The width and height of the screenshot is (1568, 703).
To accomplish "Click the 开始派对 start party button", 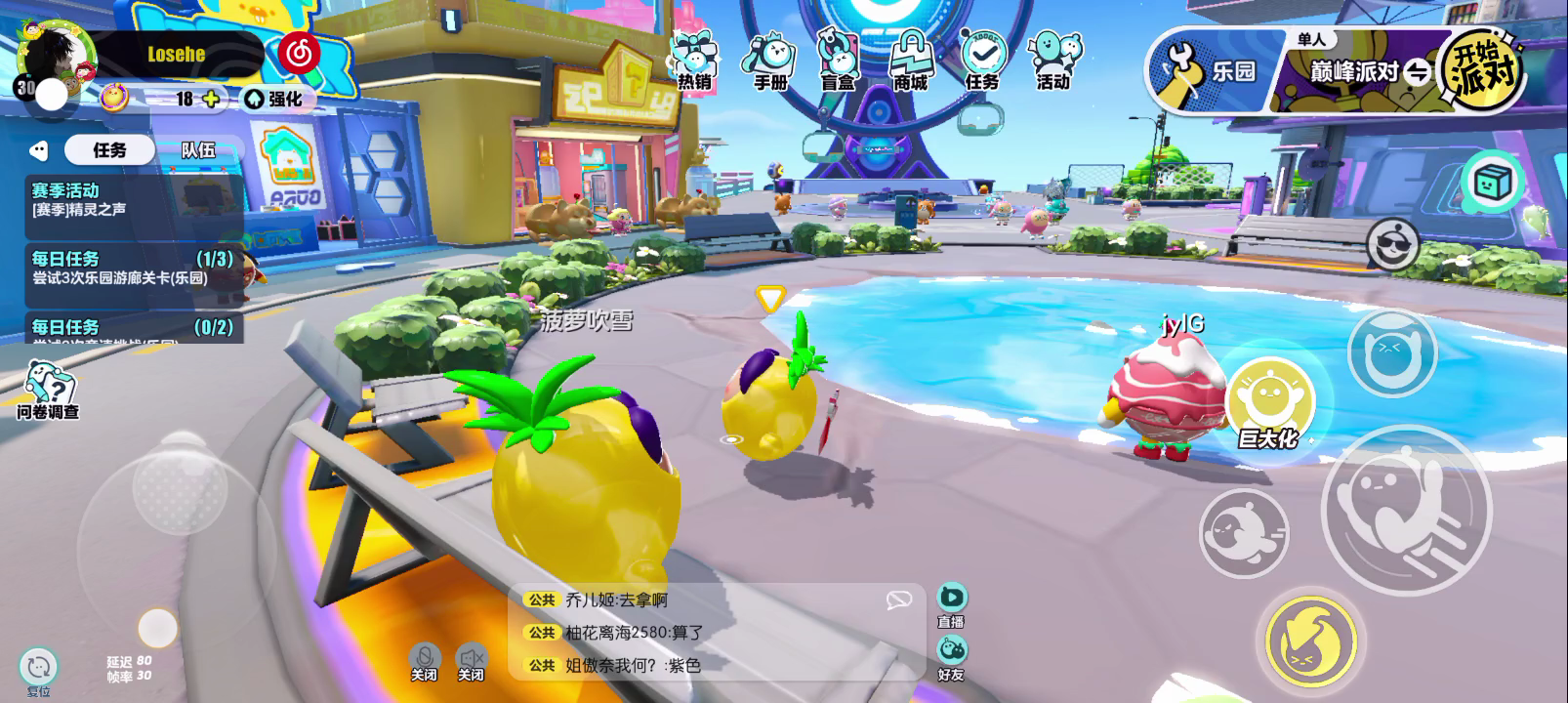I will (x=1482, y=69).
